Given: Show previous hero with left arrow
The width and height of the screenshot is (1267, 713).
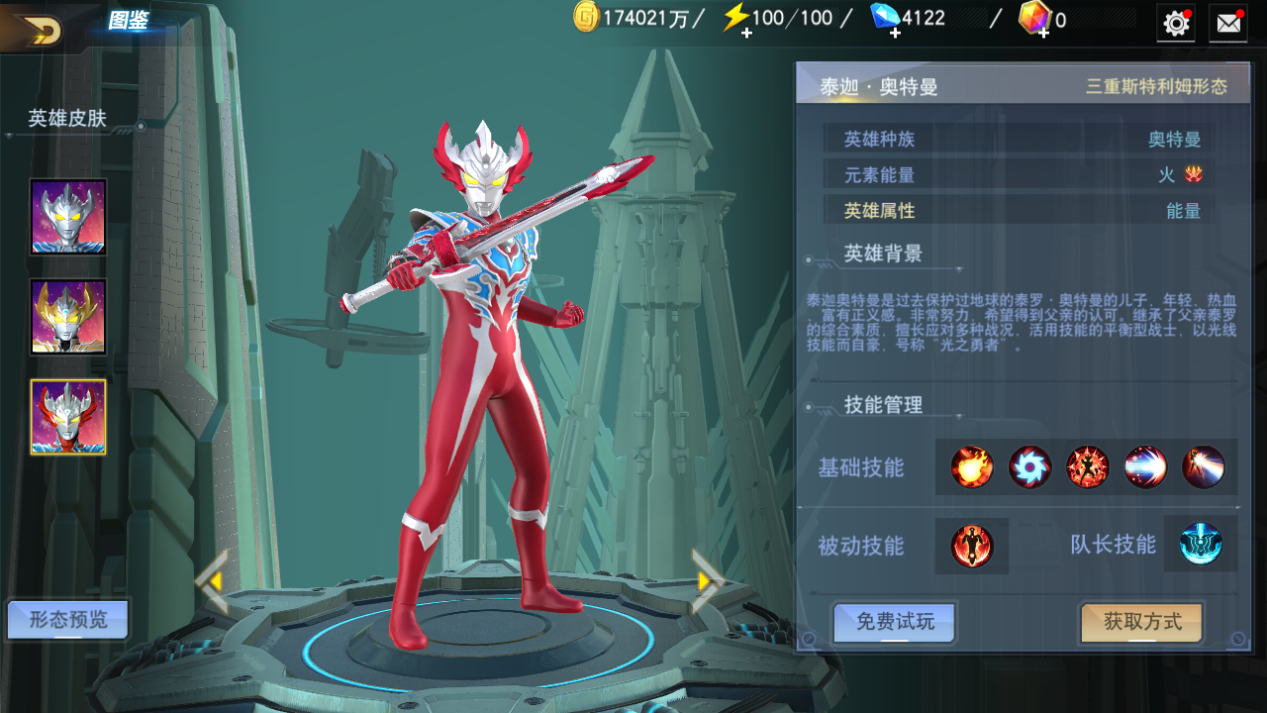Looking at the screenshot, I should tap(212, 581).
